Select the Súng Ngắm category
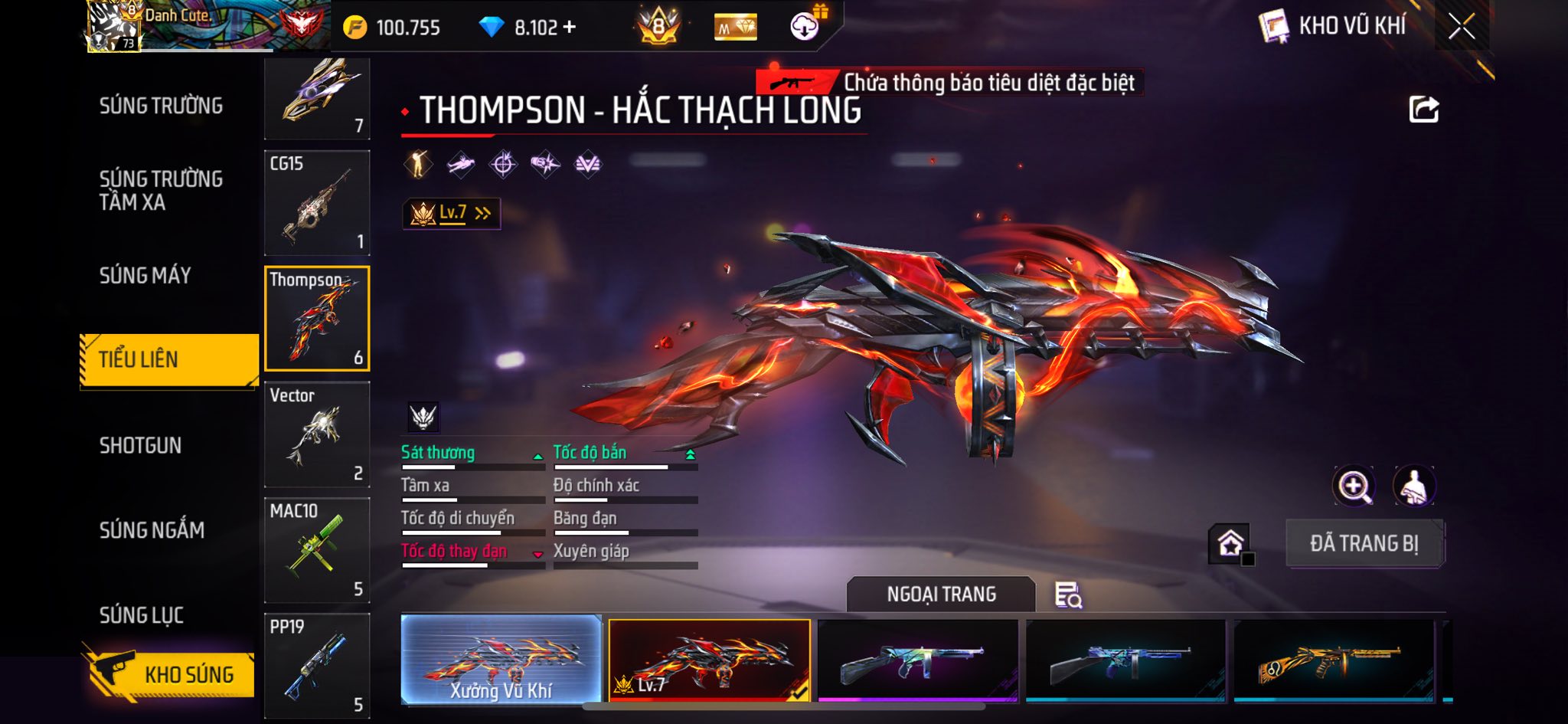This screenshot has width=1568, height=724. click(152, 529)
